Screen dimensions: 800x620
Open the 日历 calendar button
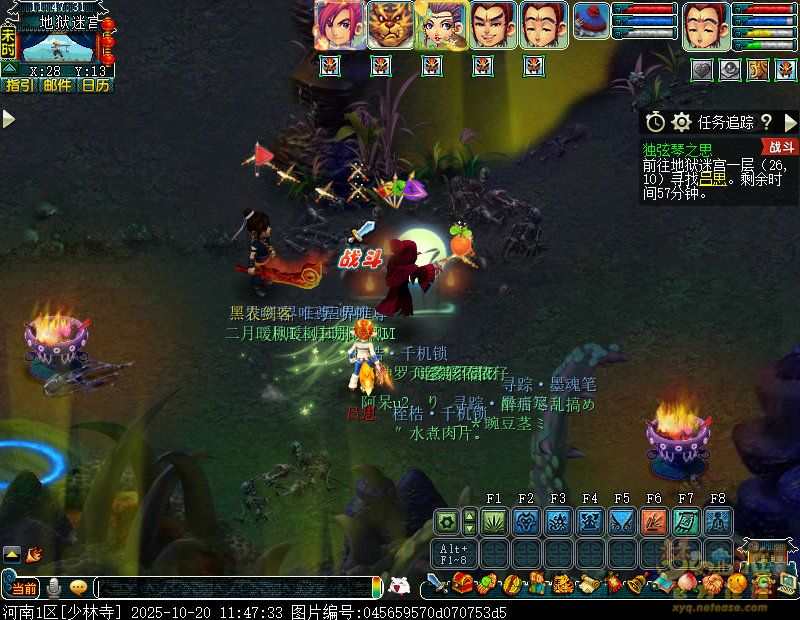(96, 85)
